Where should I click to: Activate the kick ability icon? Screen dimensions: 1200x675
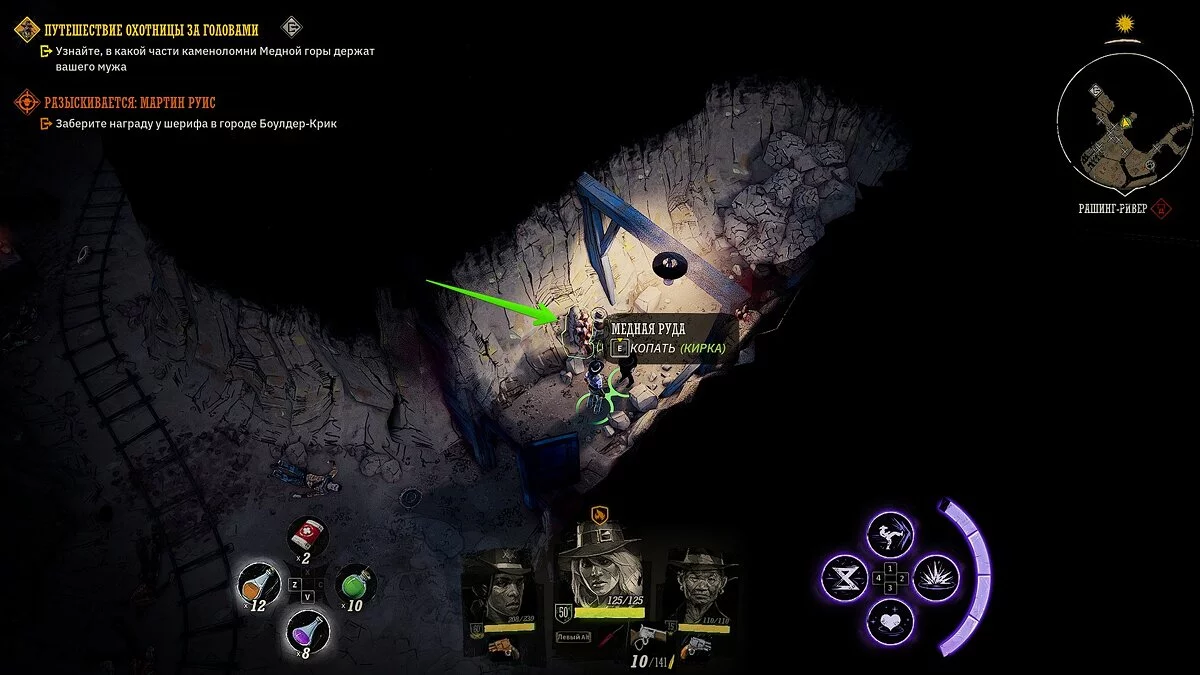[x=889, y=533]
